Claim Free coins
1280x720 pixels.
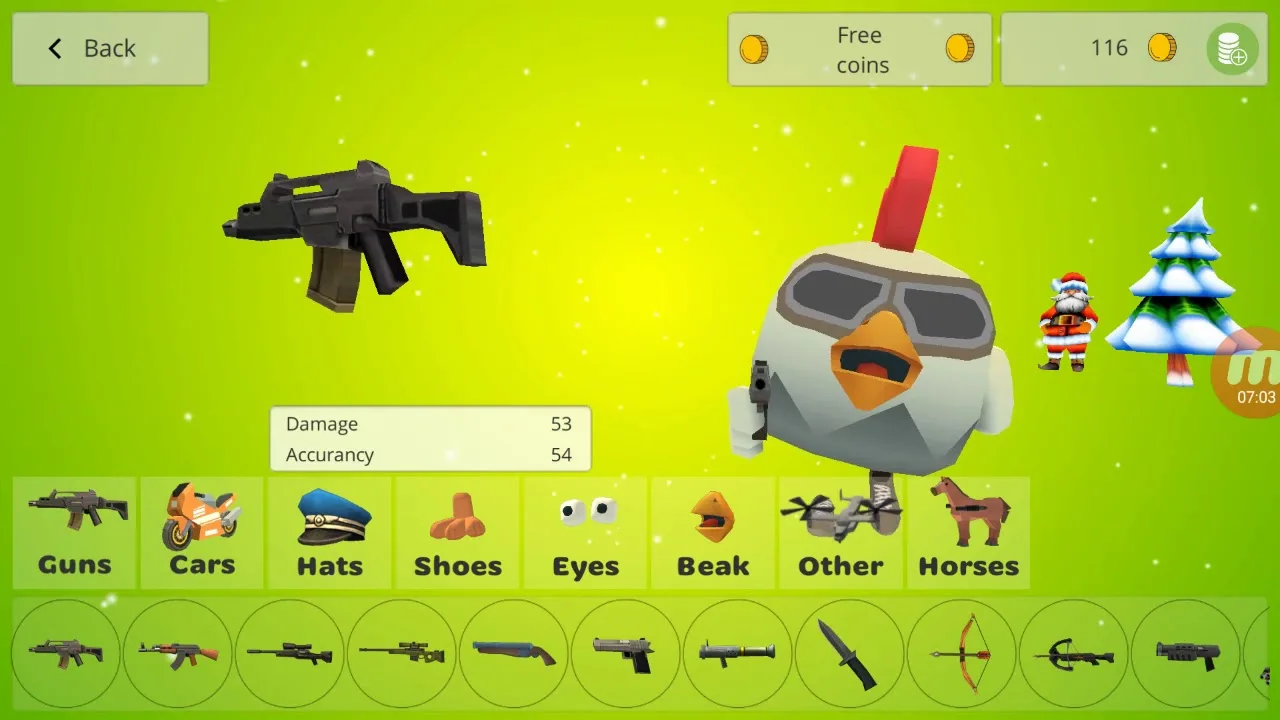[x=858, y=48]
